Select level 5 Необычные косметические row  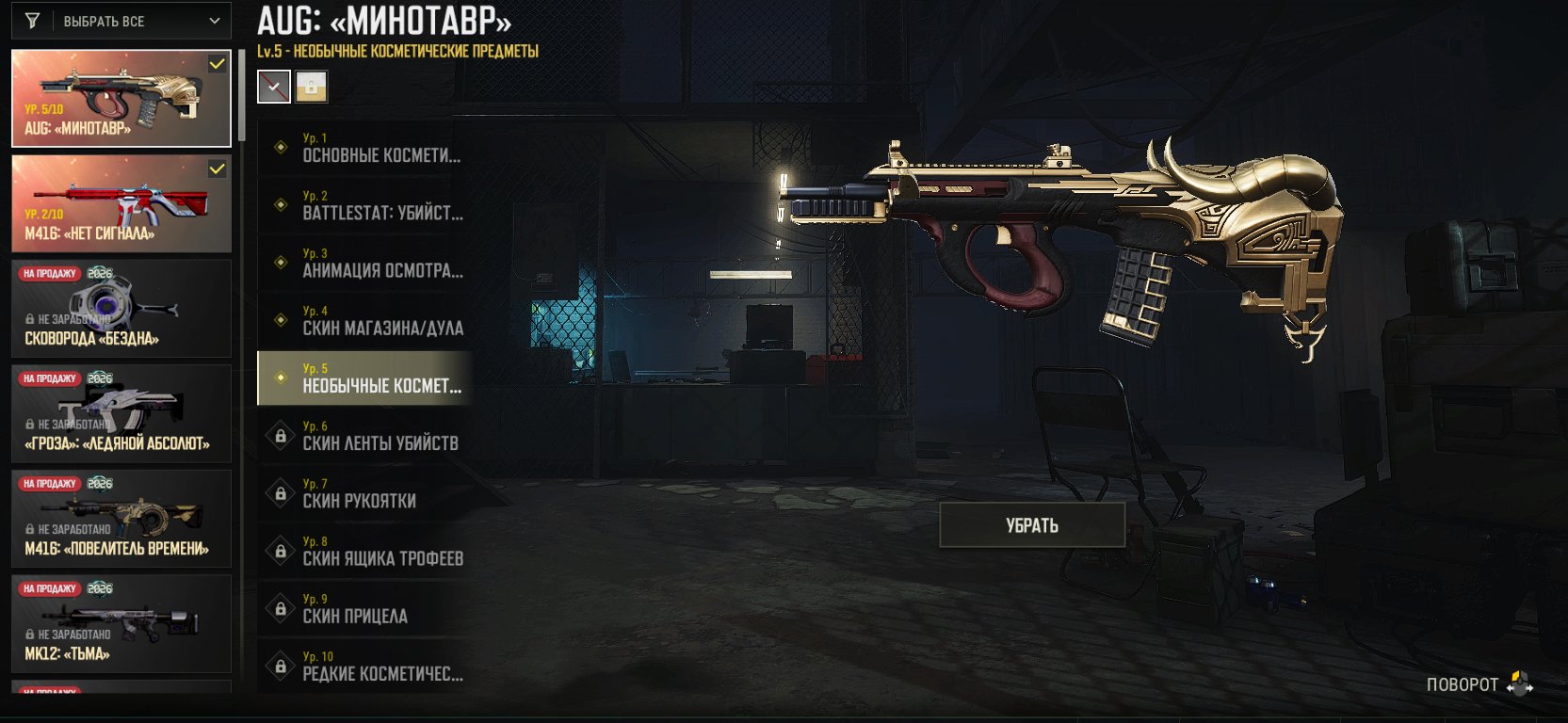(365, 378)
